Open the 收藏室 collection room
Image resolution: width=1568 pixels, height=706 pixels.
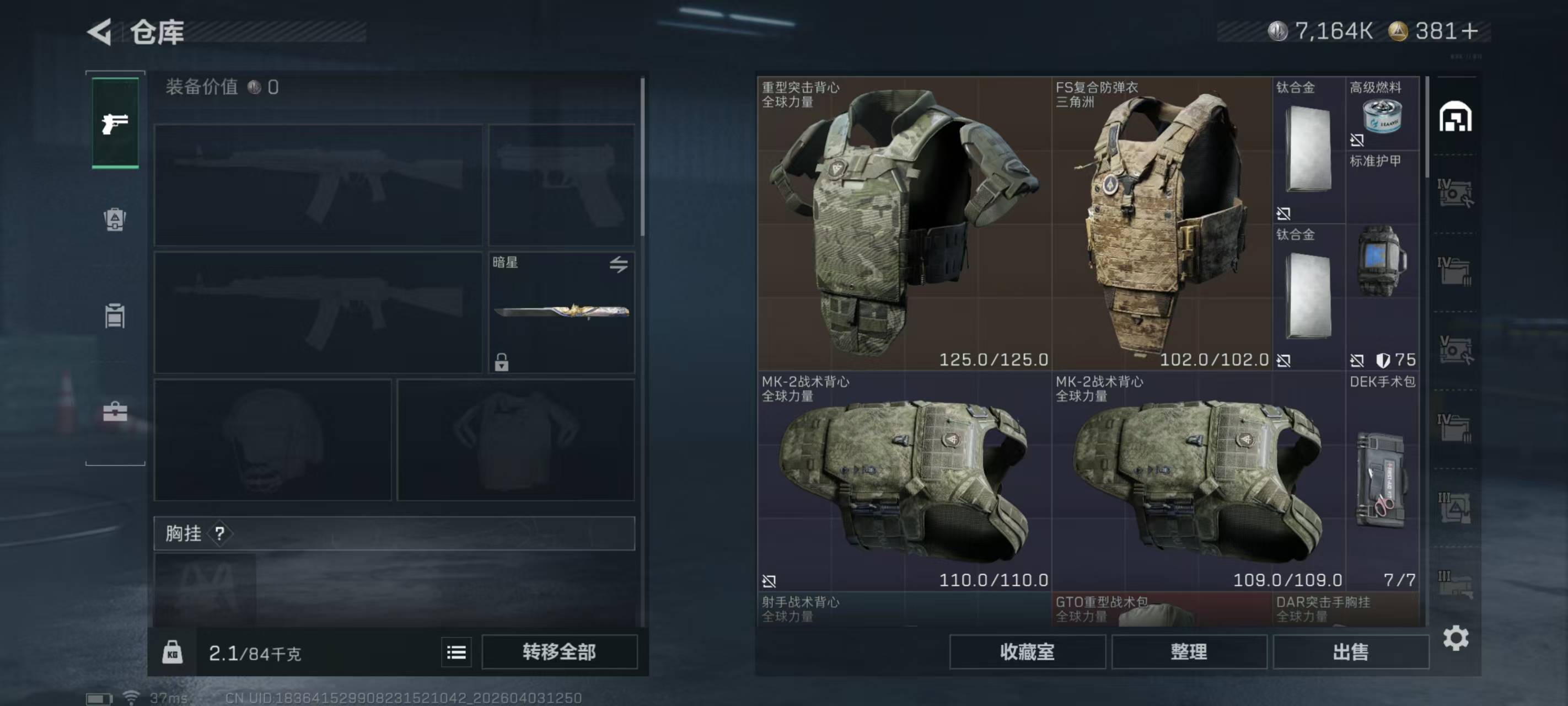point(1027,652)
